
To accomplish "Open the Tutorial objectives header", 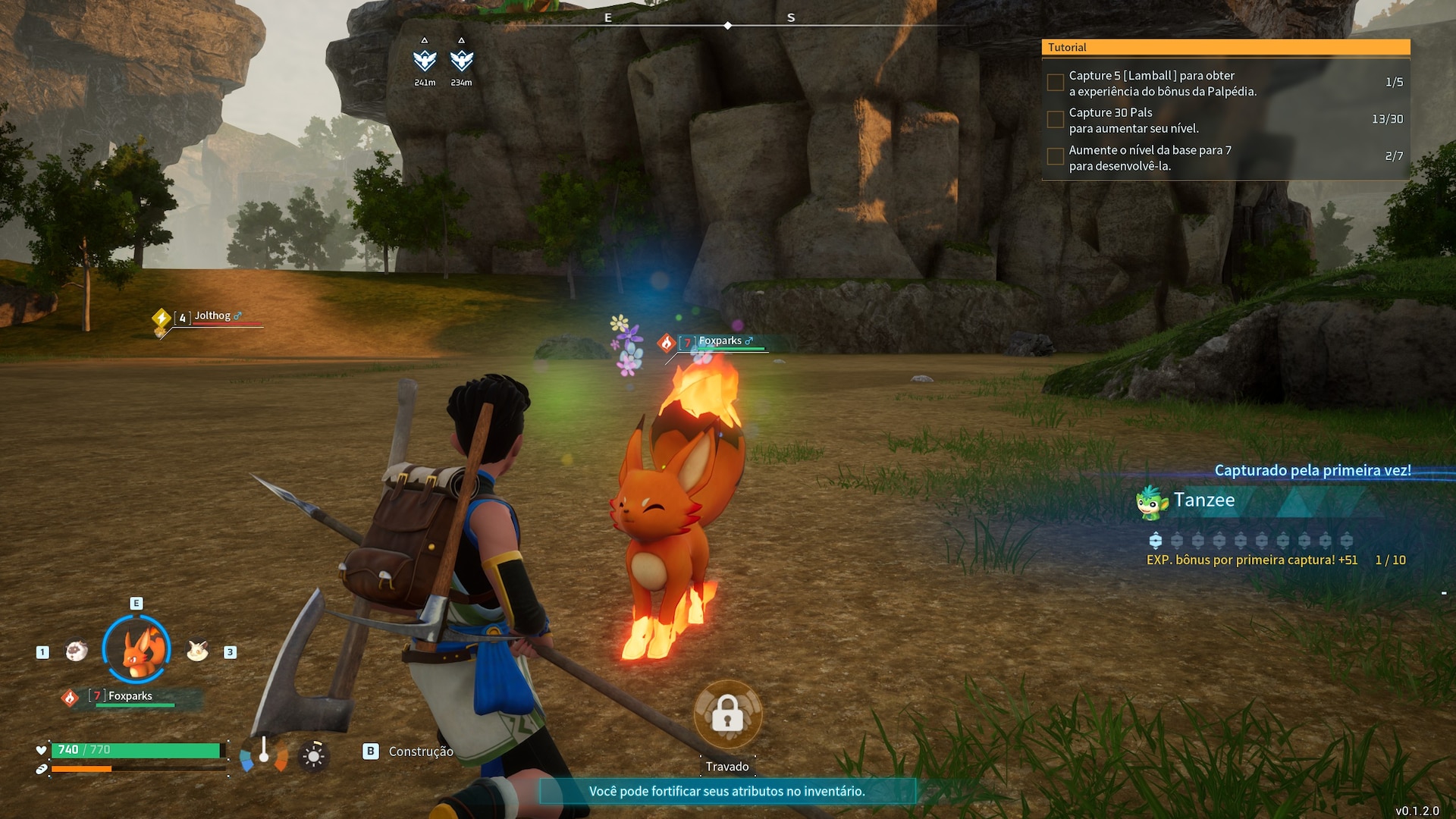I will [1225, 47].
